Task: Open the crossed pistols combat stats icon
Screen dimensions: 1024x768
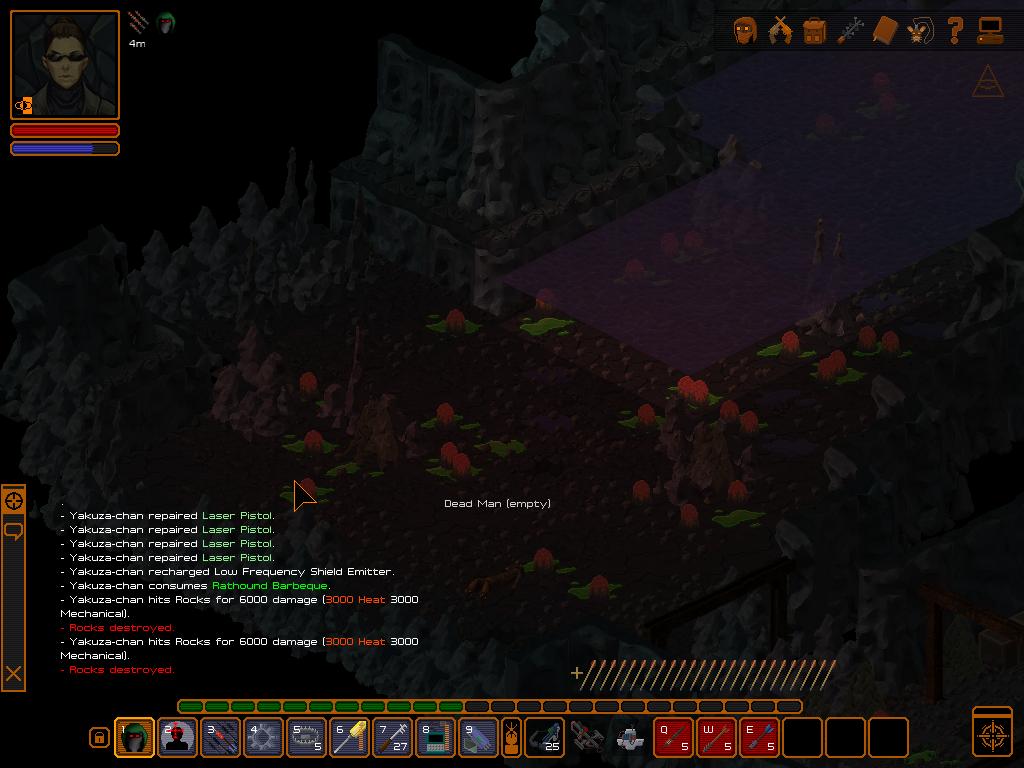Action: pos(780,31)
